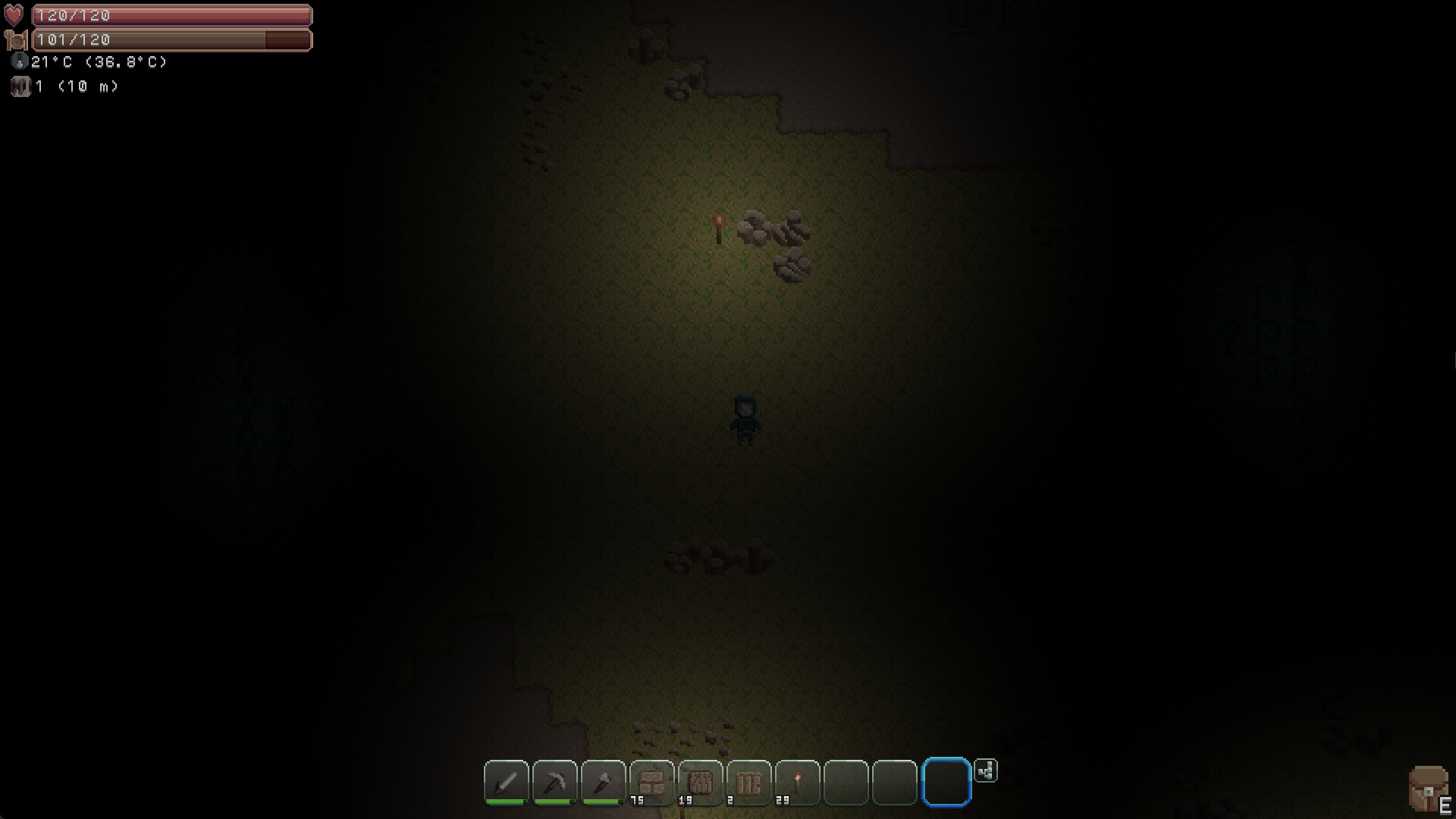This screenshot has height=819, width=1456.
Task: Select the wood stack showing 19
Action: 701,784
